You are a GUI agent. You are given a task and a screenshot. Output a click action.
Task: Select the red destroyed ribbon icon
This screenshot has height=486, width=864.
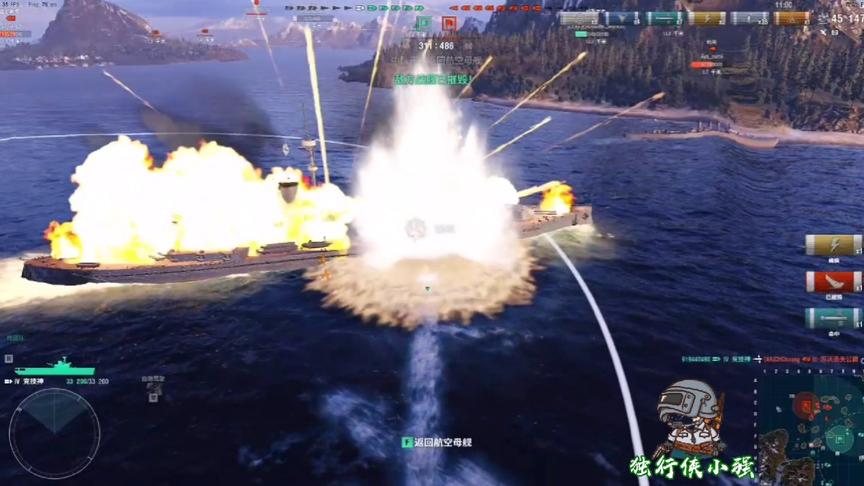833,282
